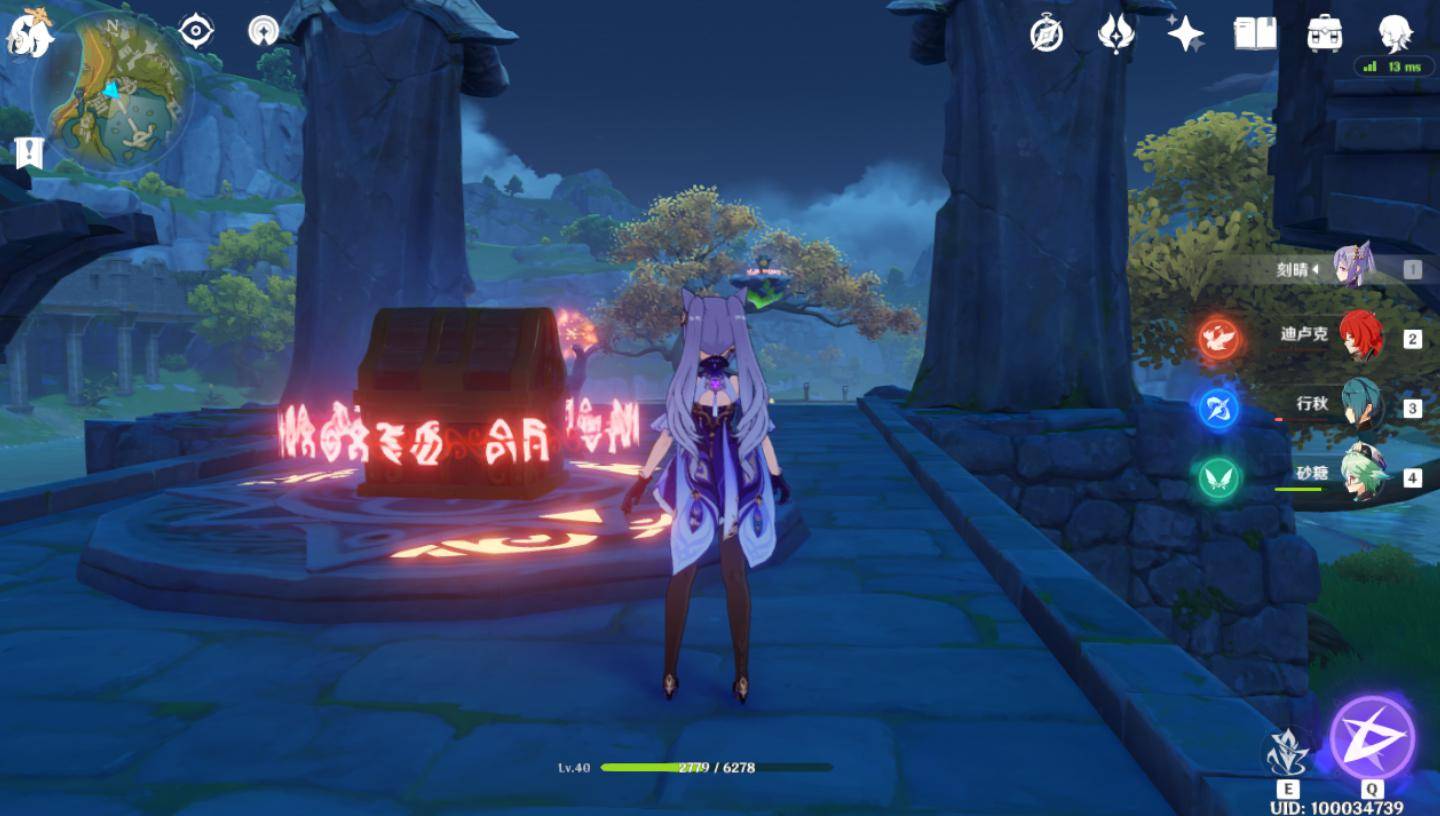The height and width of the screenshot is (816, 1440).
Task: Click the green Anemo burst icon beside 砂糖
Action: coord(1219,478)
